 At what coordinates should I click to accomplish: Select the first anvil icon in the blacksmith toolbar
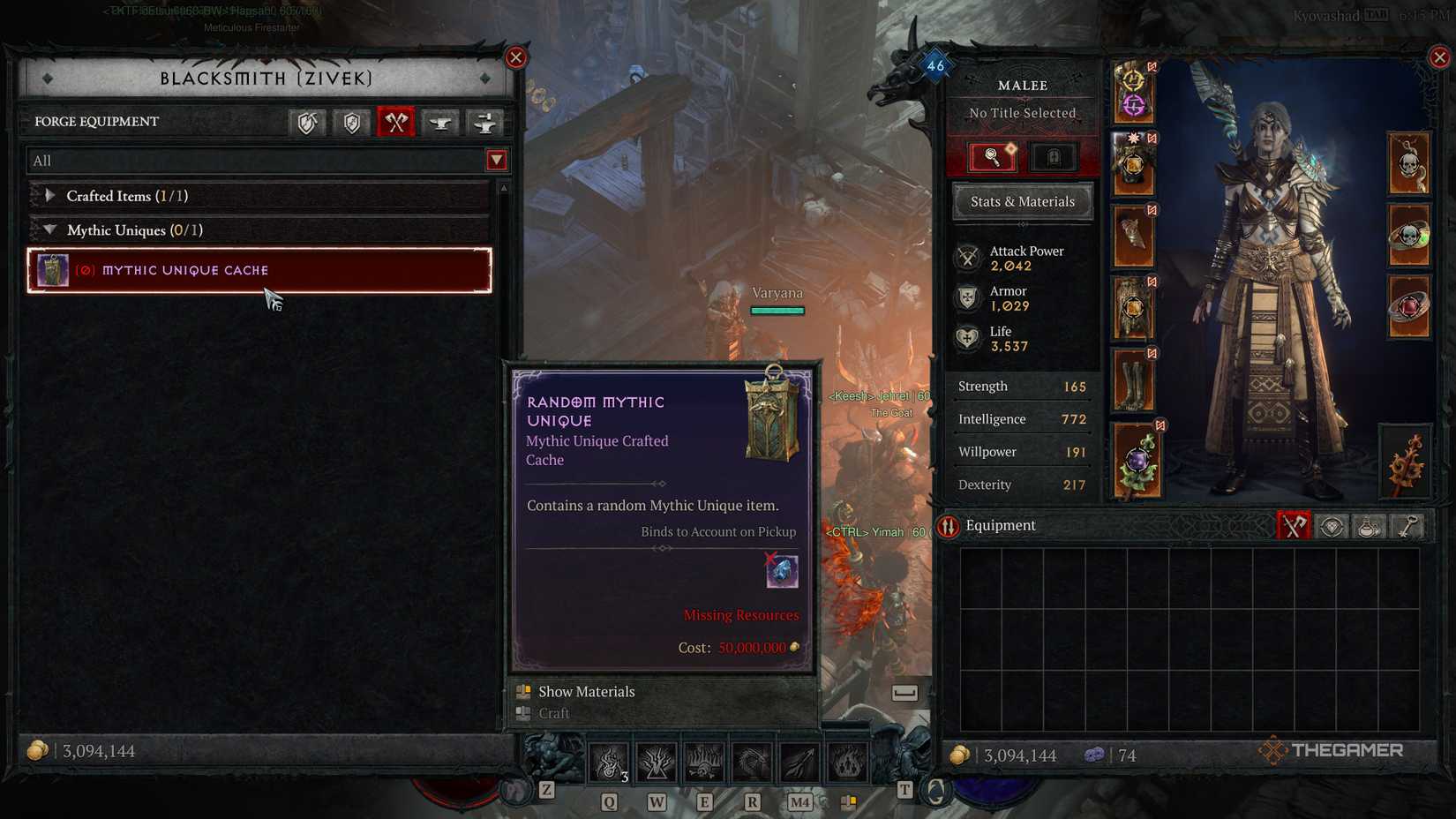tap(439, 123)
